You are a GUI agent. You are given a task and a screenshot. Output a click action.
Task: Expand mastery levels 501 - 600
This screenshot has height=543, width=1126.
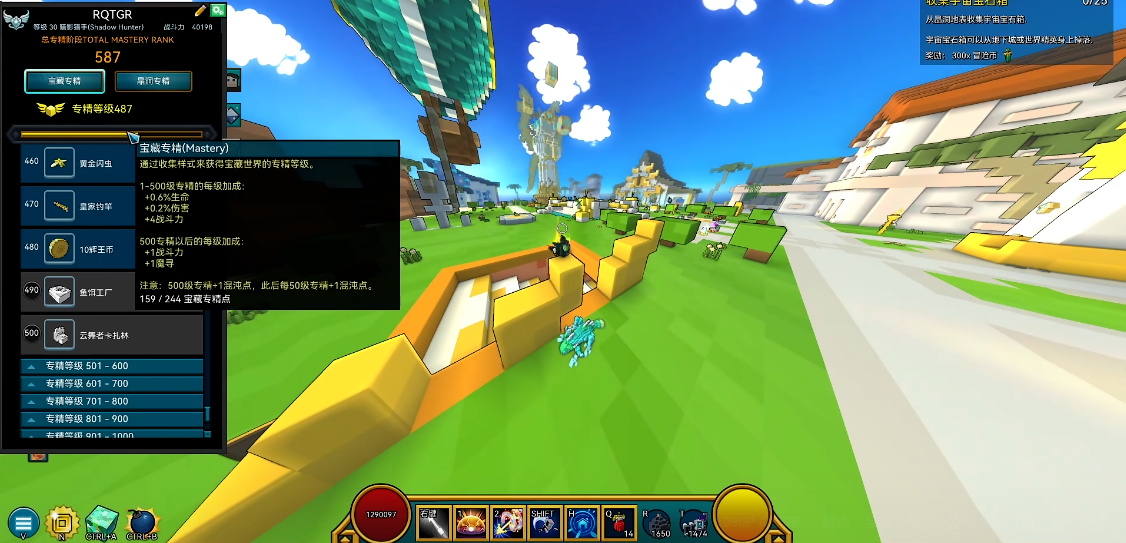112,366
